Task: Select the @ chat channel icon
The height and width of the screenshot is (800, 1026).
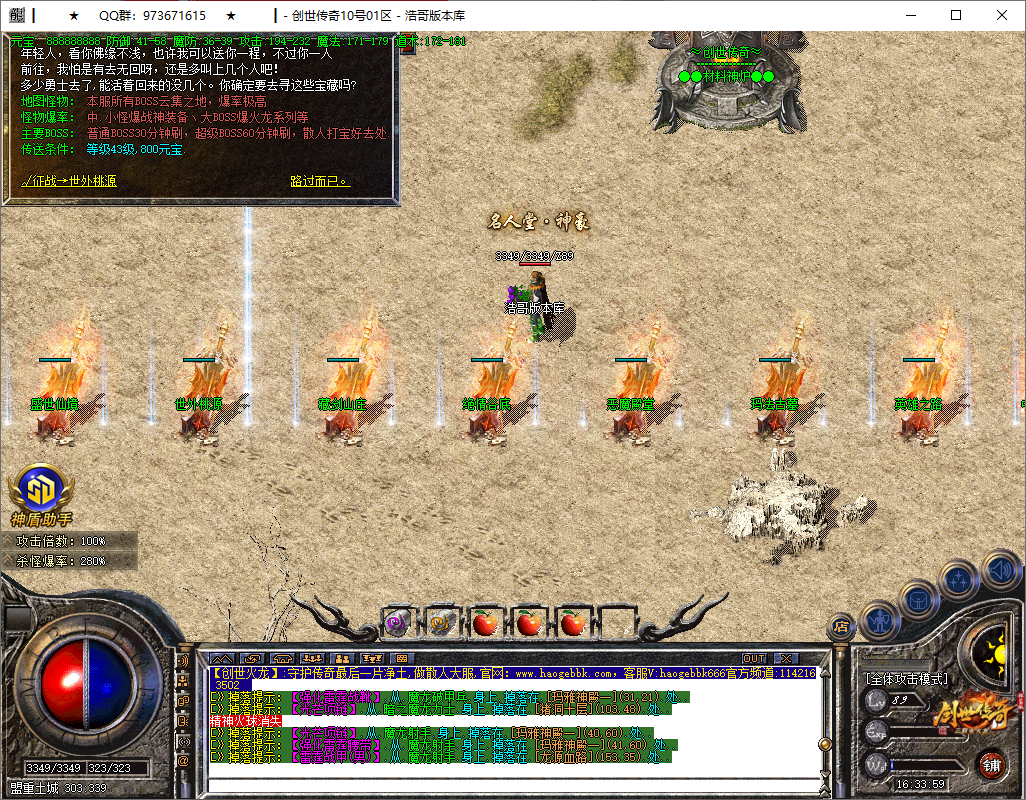Action: (x=183, y=761)
